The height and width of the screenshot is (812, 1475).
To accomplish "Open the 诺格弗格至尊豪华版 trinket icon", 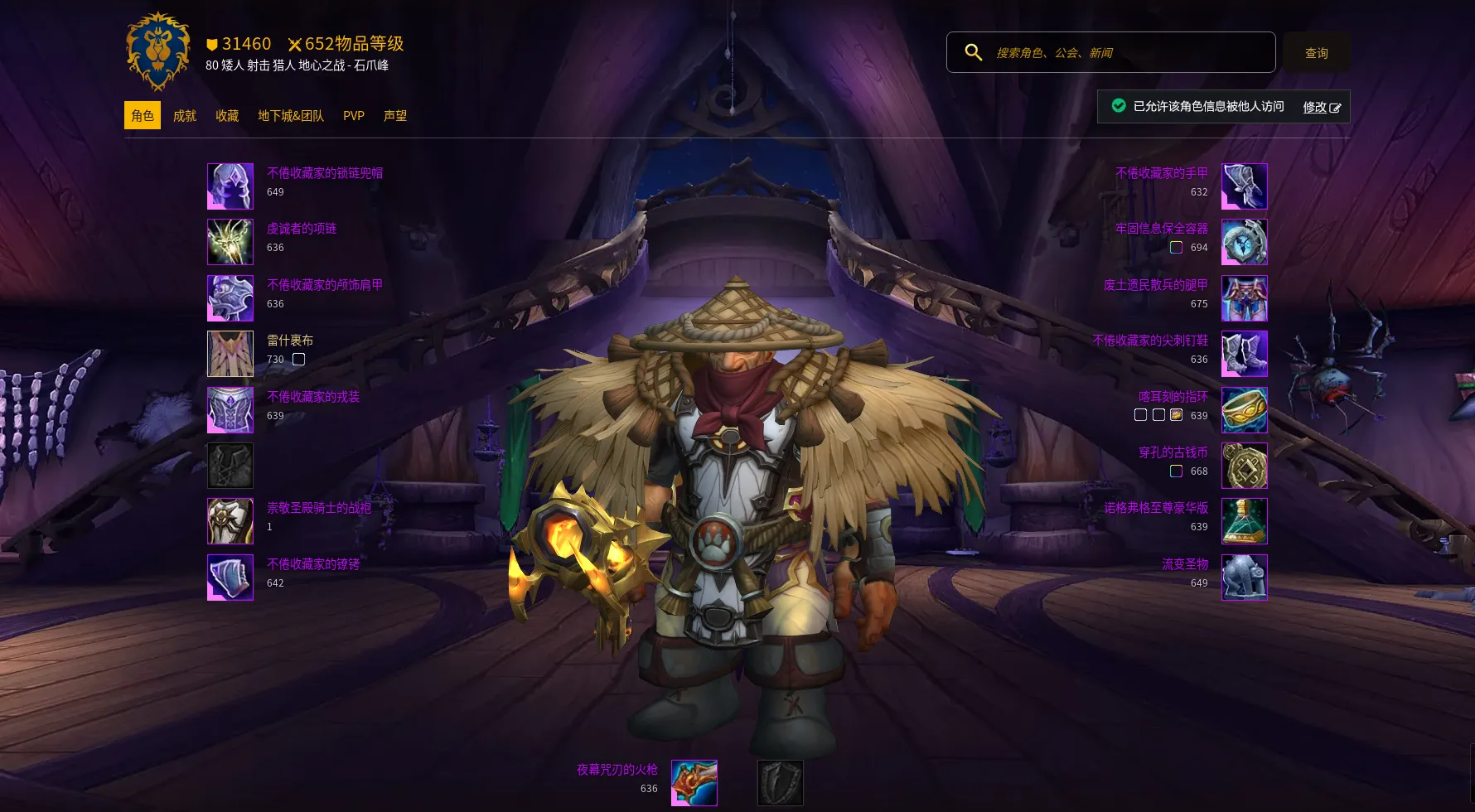I will pyautogui.click(x=1244, y=521).
